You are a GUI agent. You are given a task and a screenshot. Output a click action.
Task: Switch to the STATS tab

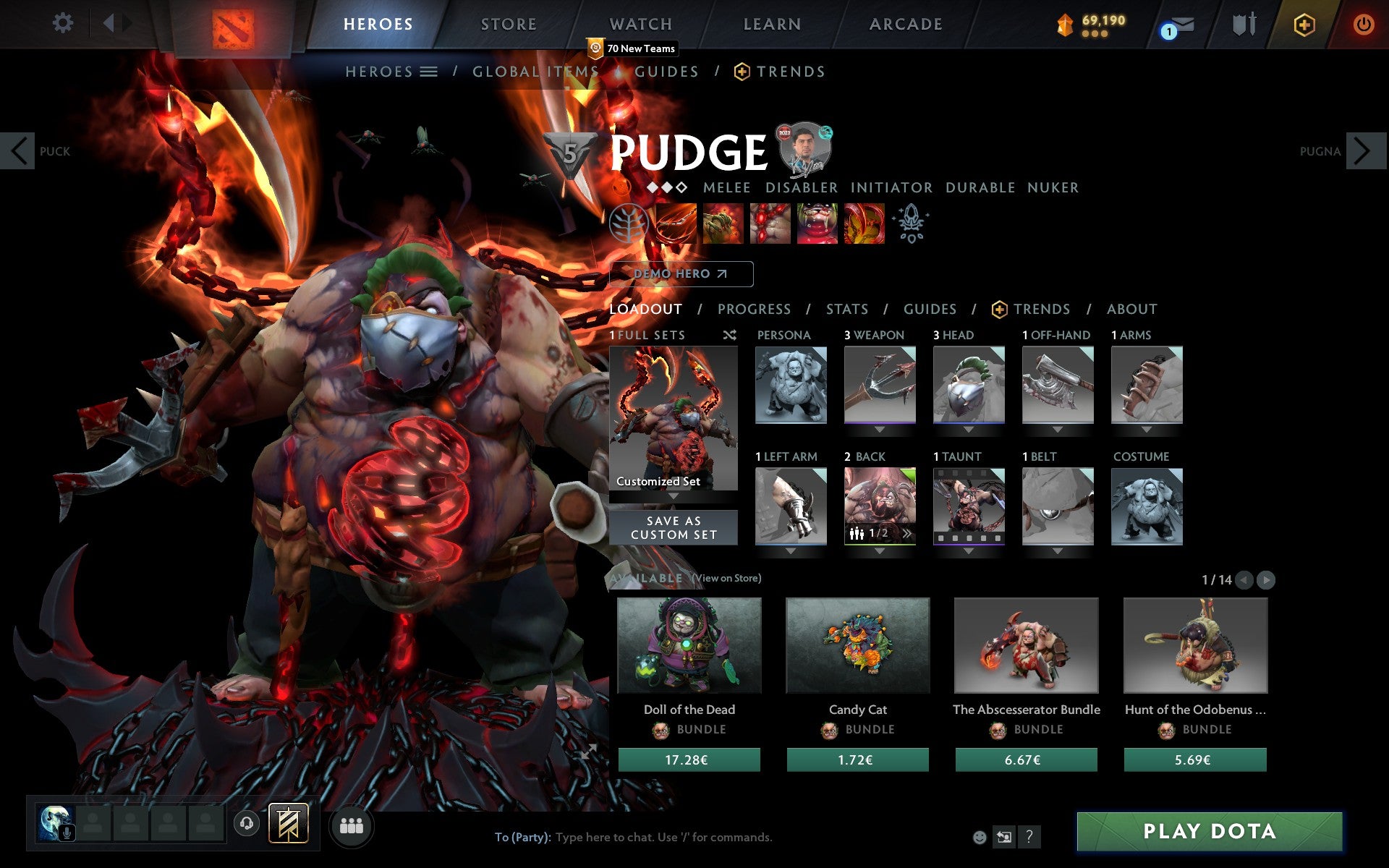846,310
